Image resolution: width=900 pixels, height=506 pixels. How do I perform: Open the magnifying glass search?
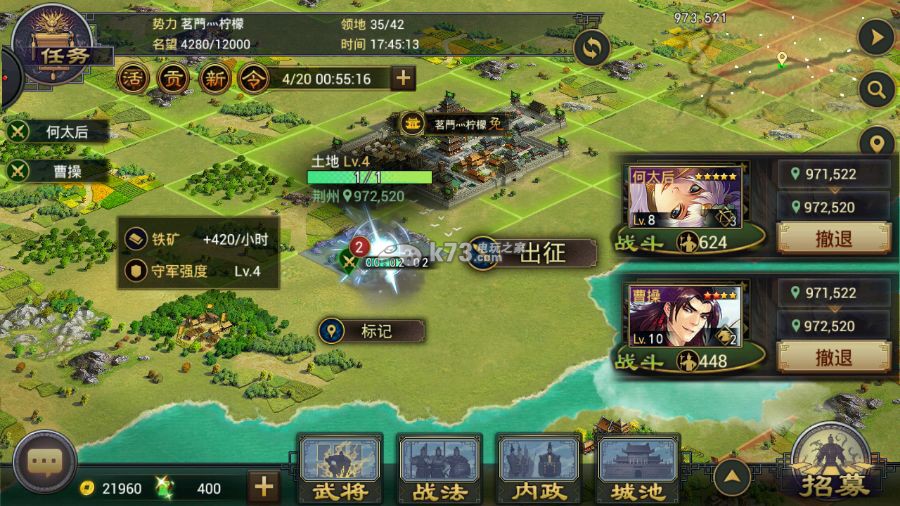(876, 91)
